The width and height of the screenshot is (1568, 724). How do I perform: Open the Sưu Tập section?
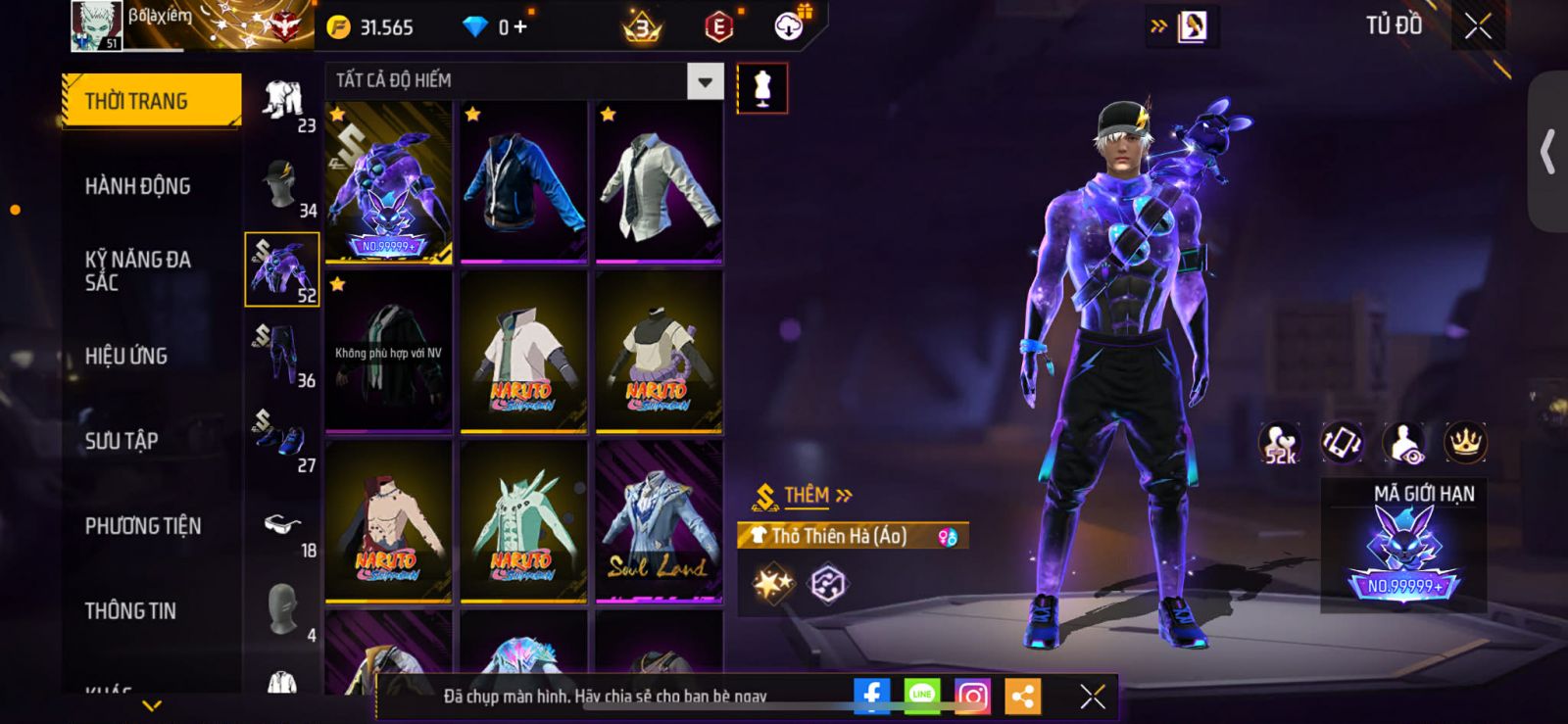click(122, 441)
